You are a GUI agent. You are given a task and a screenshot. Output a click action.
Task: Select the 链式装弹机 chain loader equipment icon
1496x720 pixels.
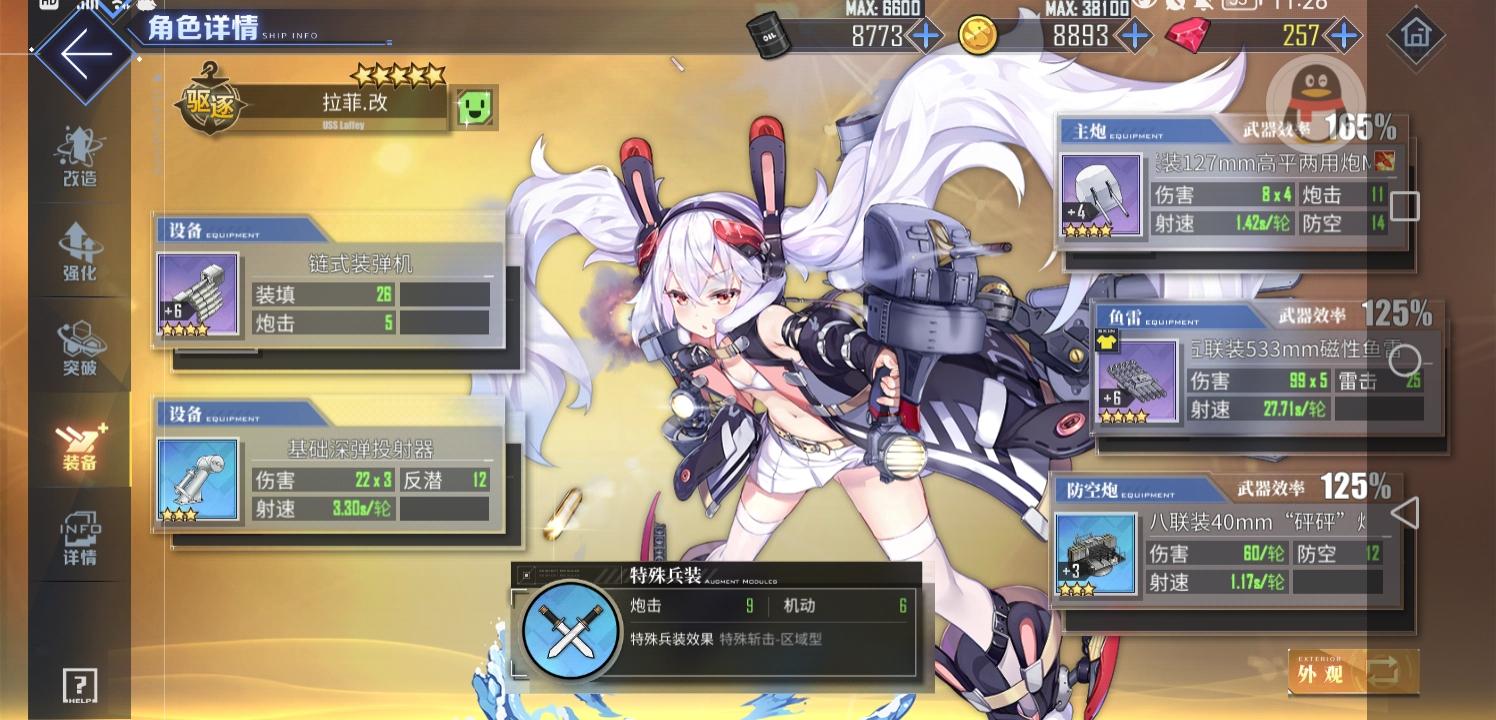[x=197, y=294]
